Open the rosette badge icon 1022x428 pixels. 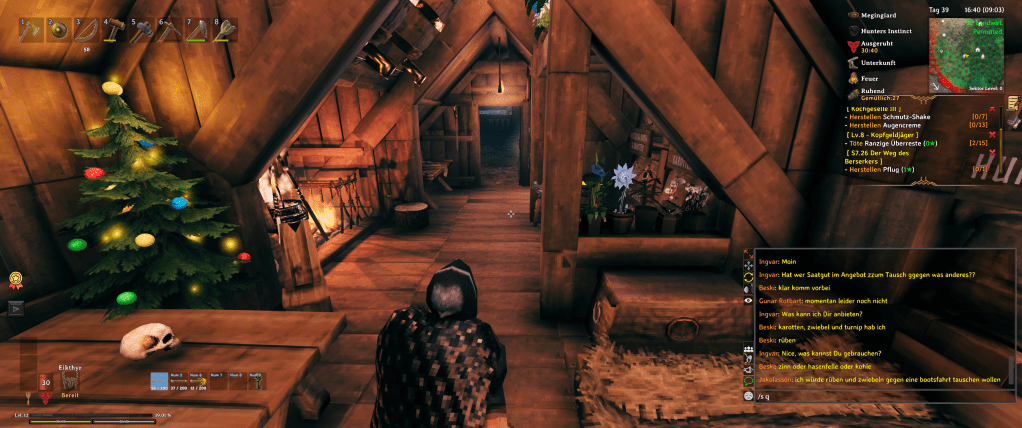[x=16, y=280]
